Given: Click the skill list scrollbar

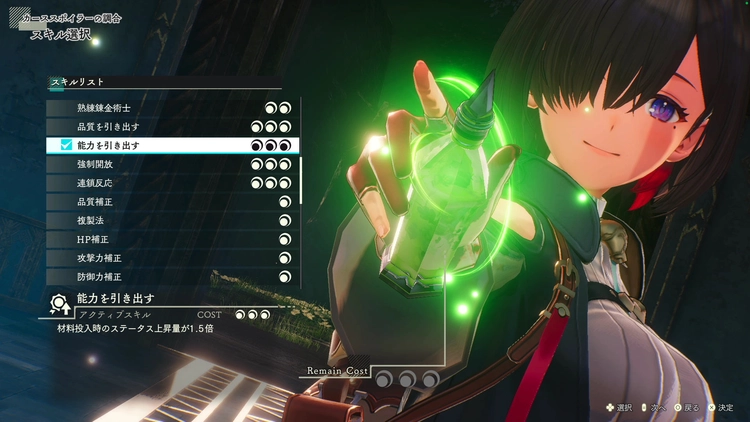Looking at the screenshot, I should (x=301, y=175).
